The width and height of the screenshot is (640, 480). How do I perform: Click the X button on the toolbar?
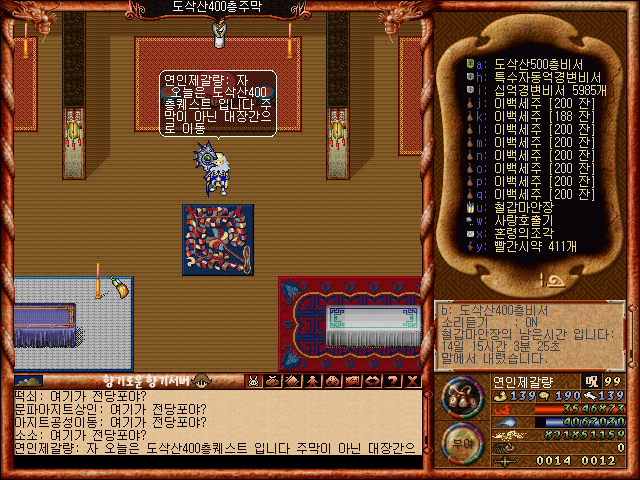tap(413, 381)
